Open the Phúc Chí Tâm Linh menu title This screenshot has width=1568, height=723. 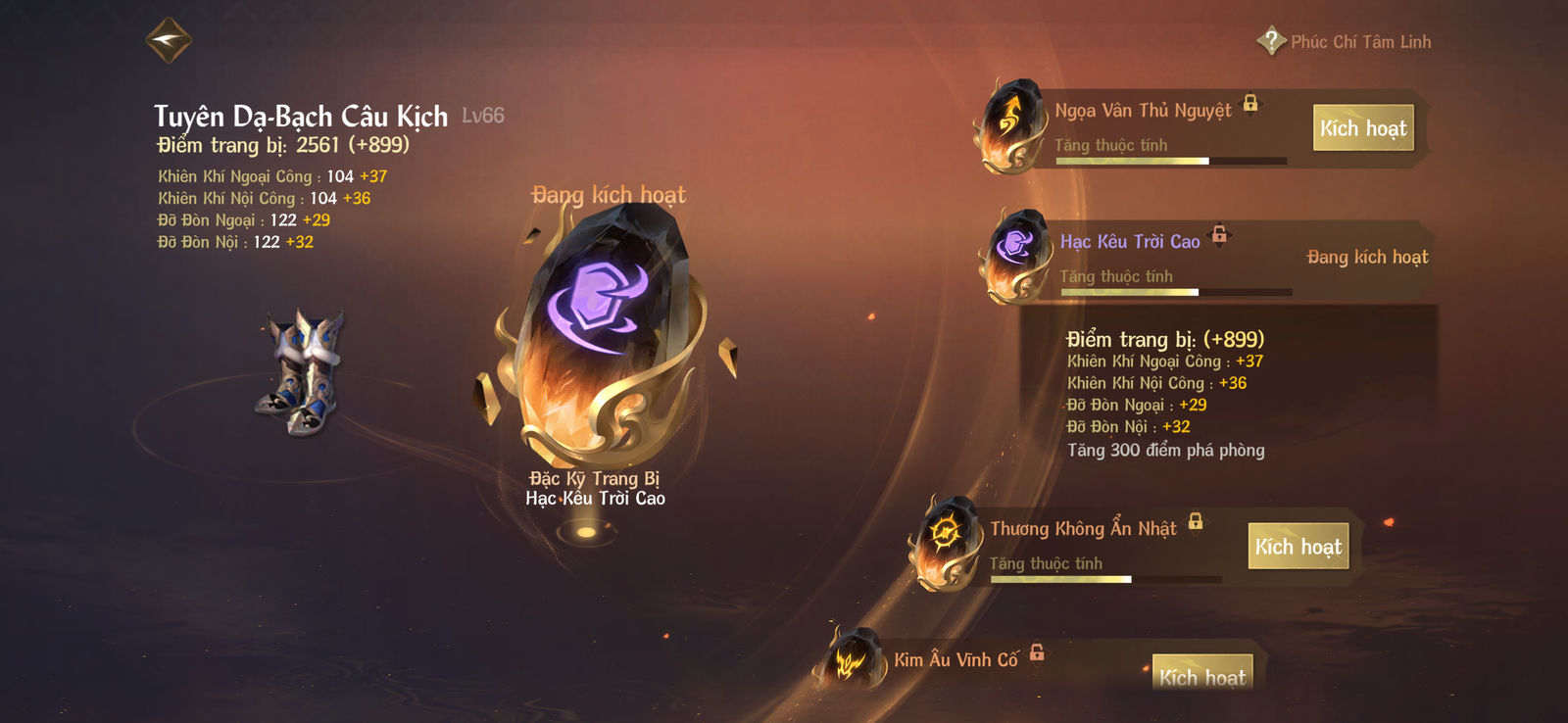click(x=1360, y=42)
